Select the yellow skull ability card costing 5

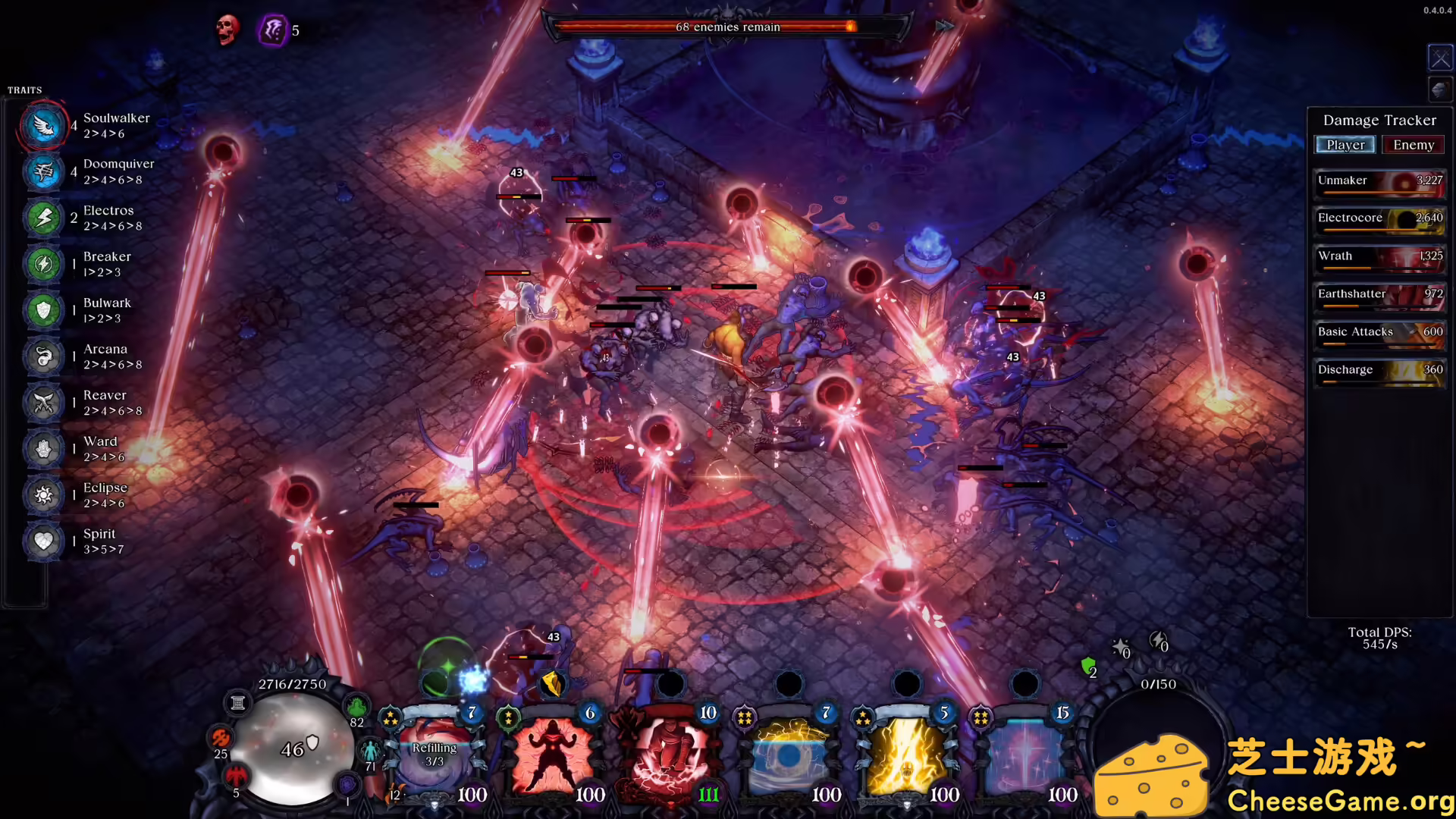coord(906,755)
